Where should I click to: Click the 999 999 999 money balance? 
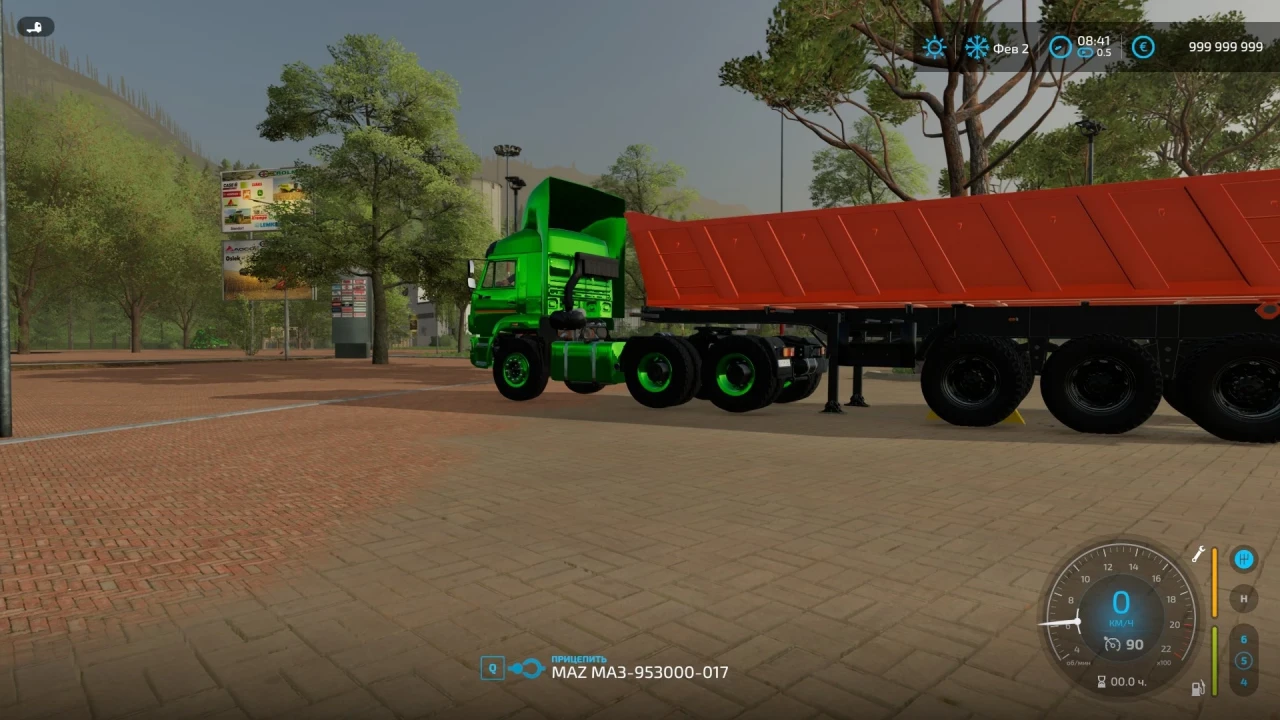[1225, 47]
